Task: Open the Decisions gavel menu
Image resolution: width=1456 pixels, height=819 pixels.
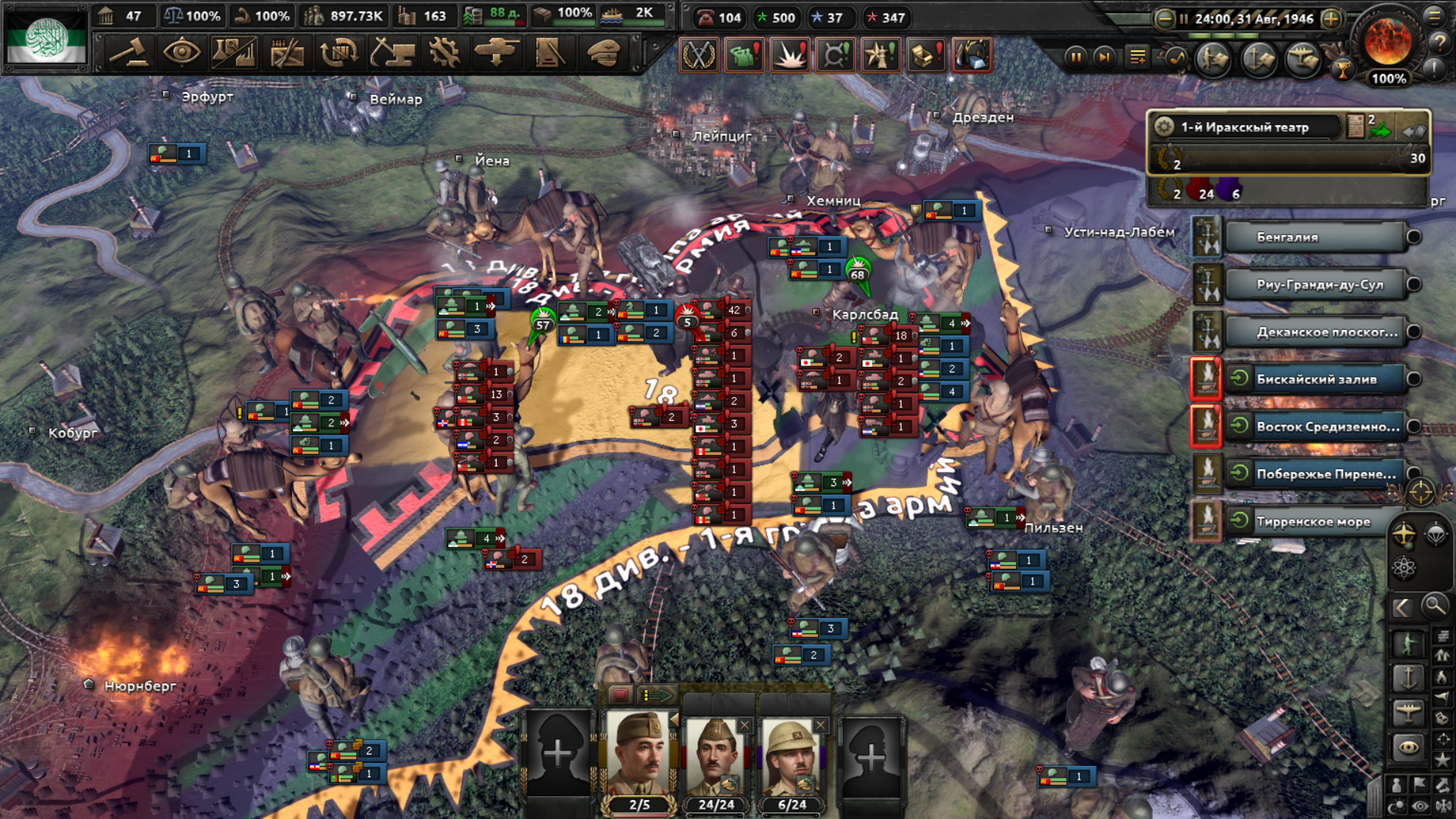Action: pyautogui.click(x=128, y=53)
